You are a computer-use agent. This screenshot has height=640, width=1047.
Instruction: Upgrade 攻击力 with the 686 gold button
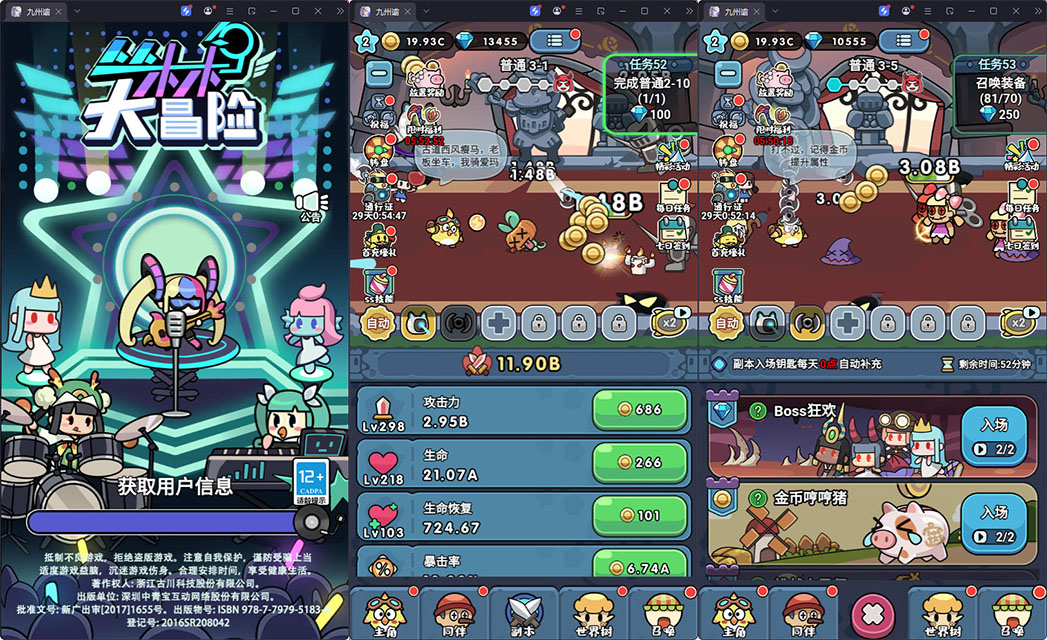point(640,409)
